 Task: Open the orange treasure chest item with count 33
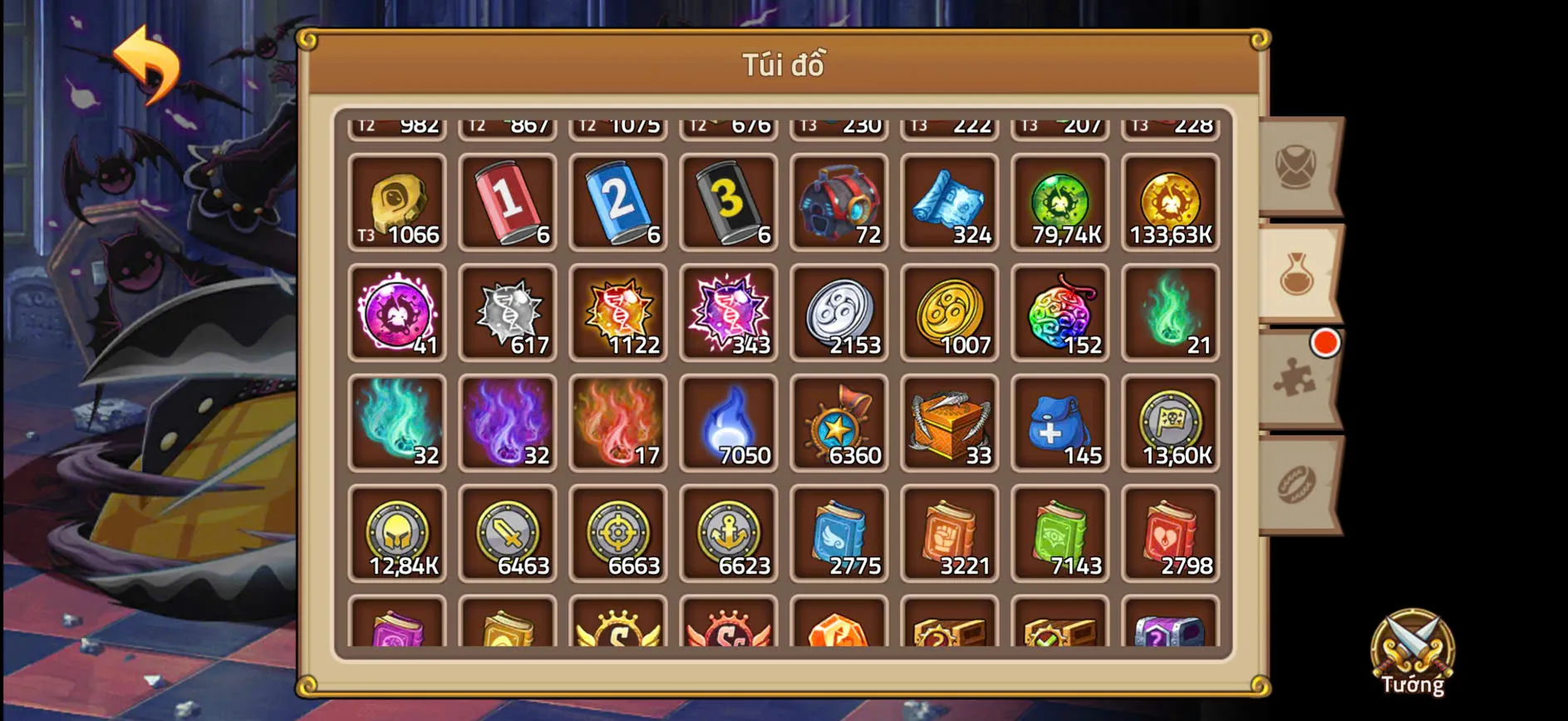[x=950, y=424]
